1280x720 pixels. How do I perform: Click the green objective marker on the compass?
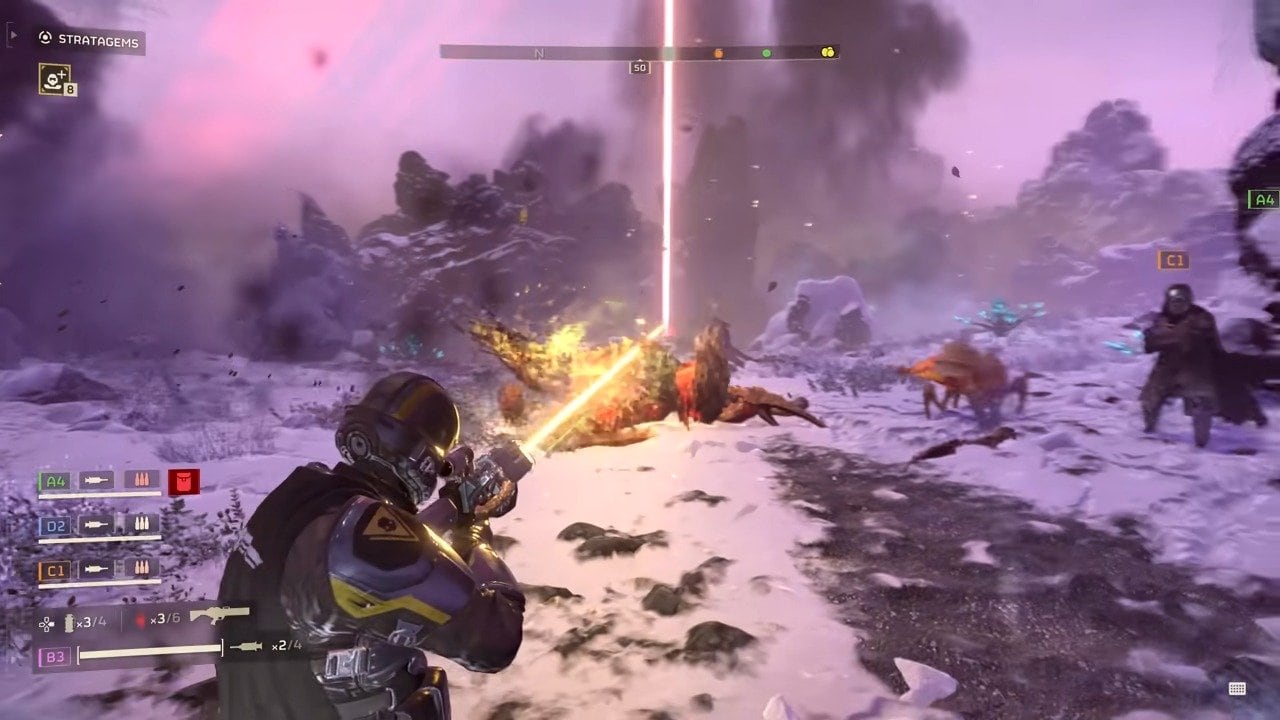tap(766, 53)
